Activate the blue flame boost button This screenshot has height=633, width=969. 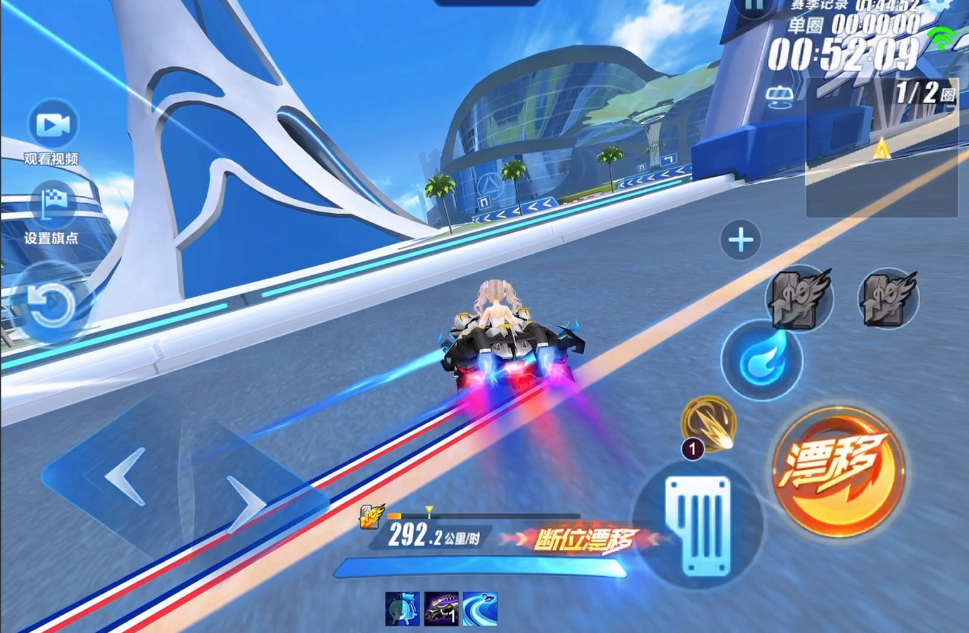point(762,360)
